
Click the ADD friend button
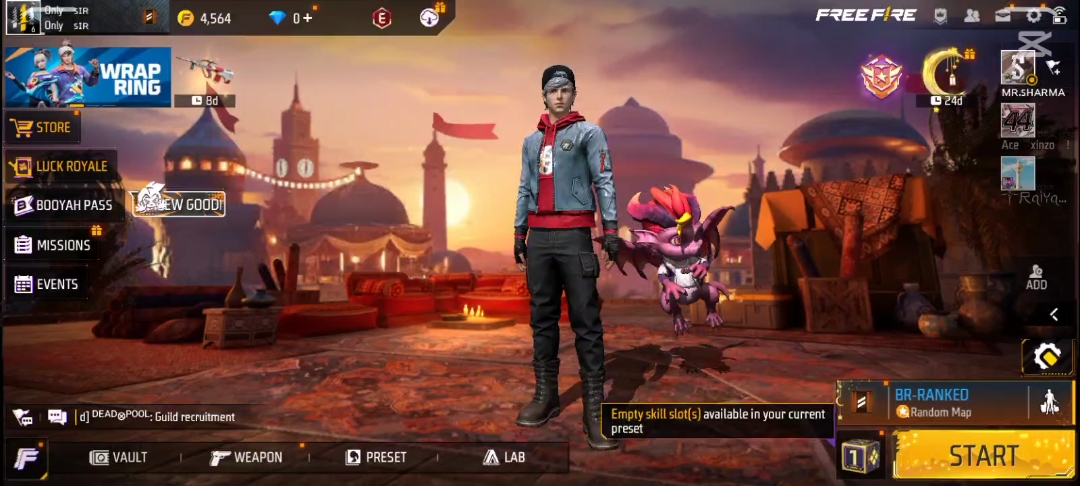[x=1036, y=277]
